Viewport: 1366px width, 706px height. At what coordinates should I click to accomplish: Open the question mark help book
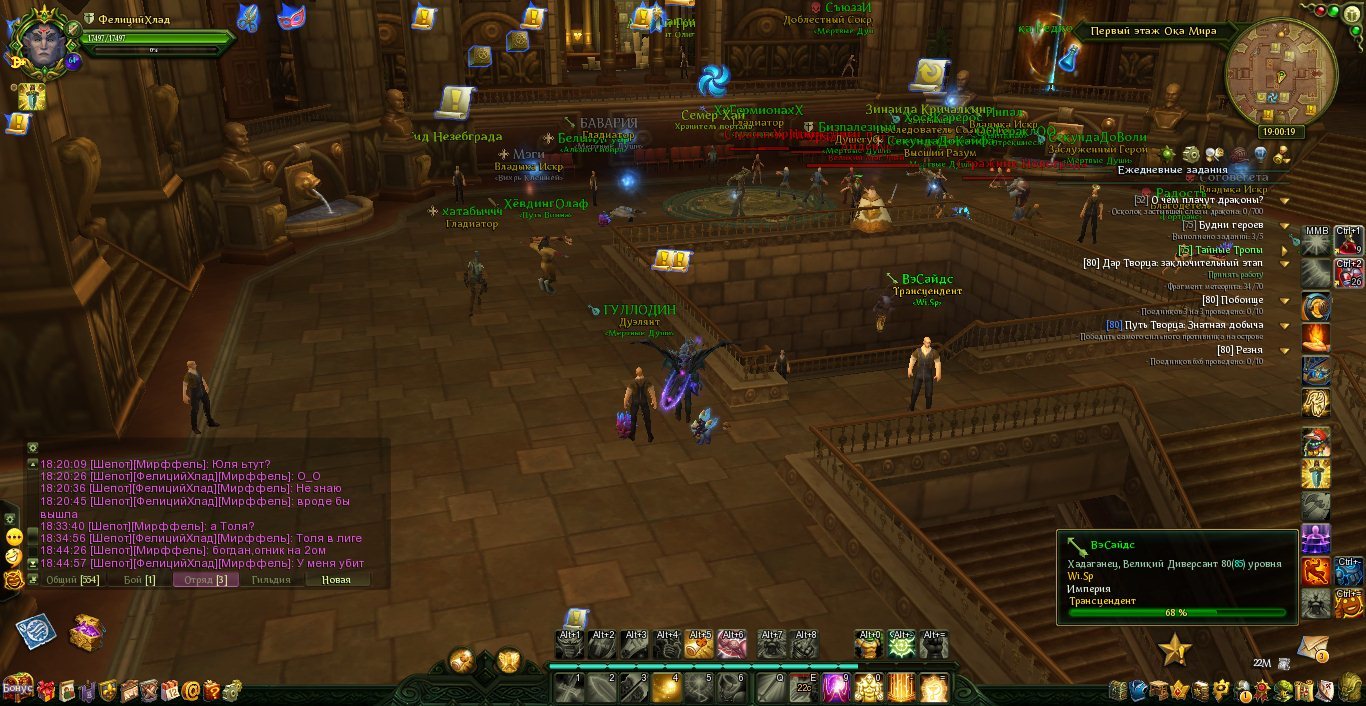[212, 690]
